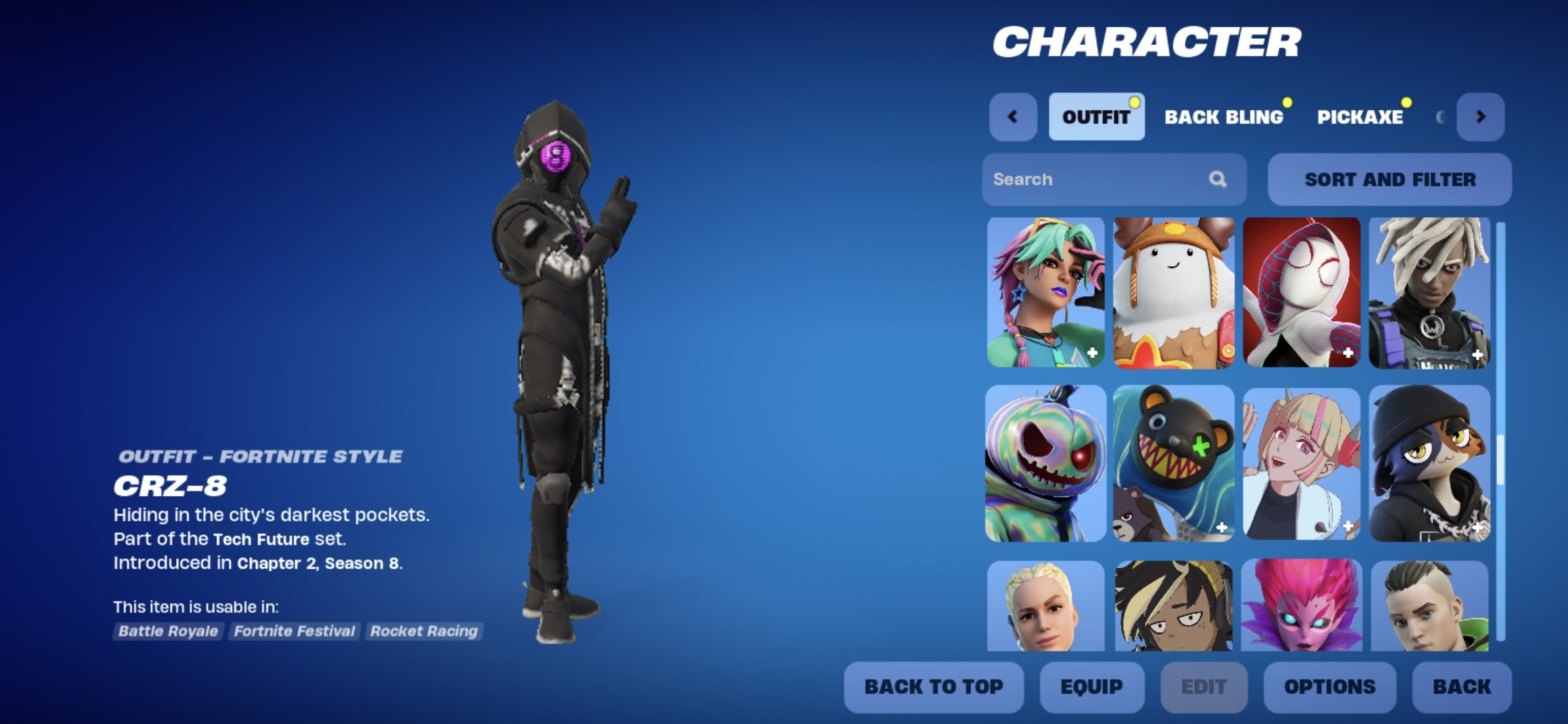This screenshot has height=724, width=1568.
Task: Click inside the Search input field
Action: click(1086, 179)
